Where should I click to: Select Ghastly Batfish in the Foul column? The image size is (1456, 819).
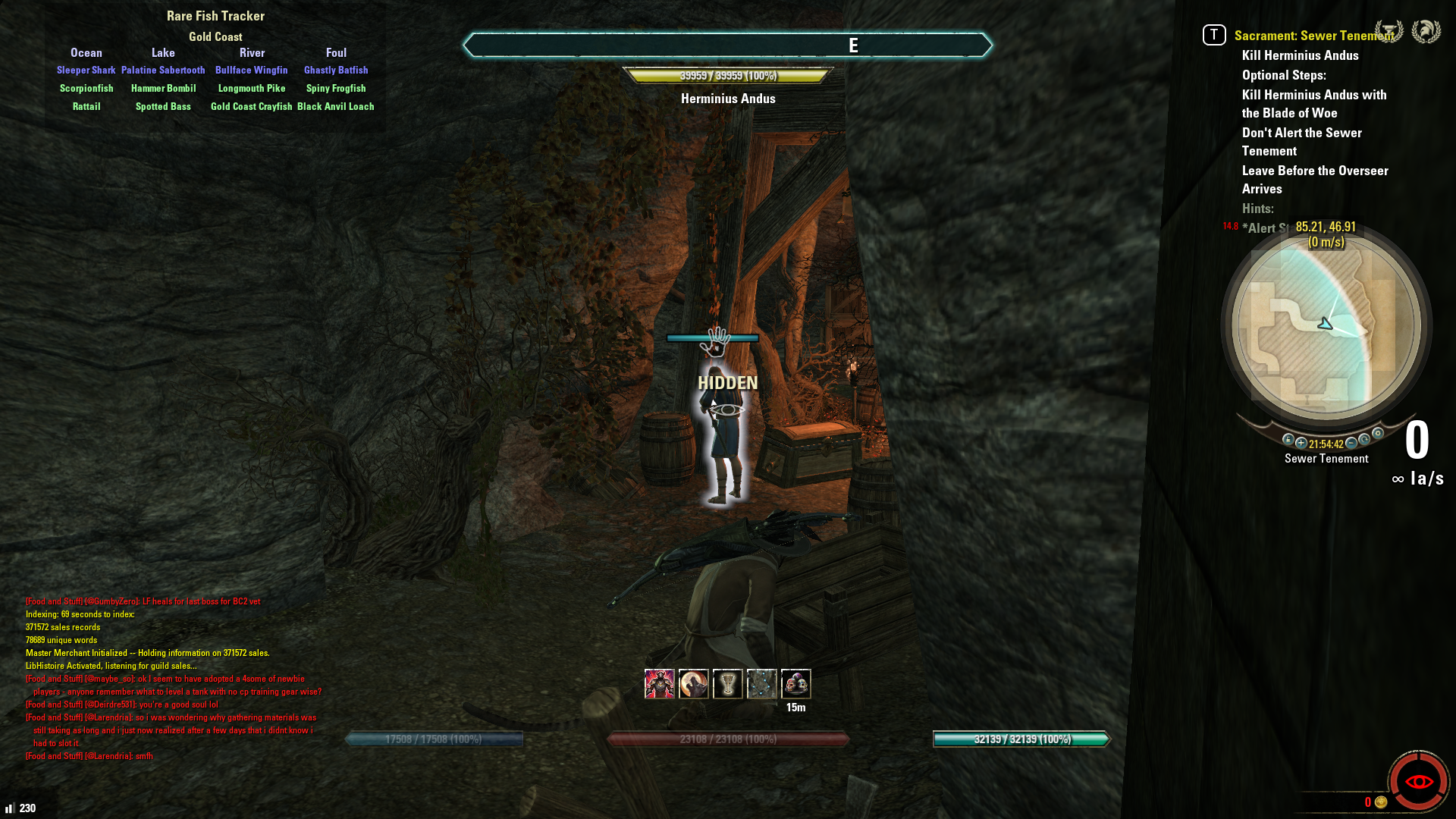pyautogui.click(x=336, y=71)
